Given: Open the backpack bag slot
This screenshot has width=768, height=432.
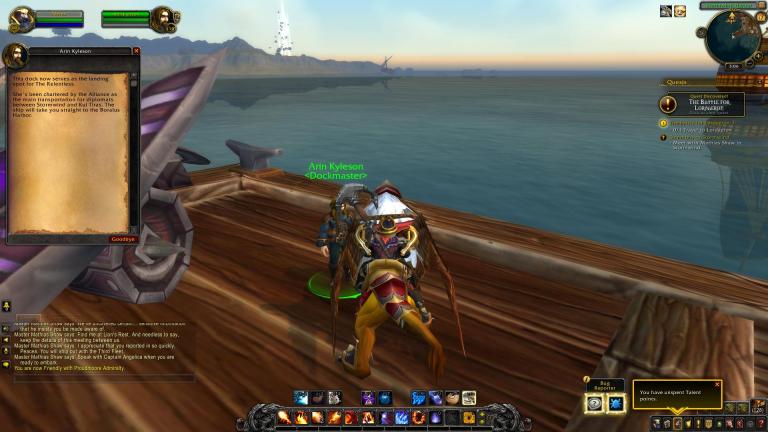Looking at the screenshot, I should (x=760, y=407).
